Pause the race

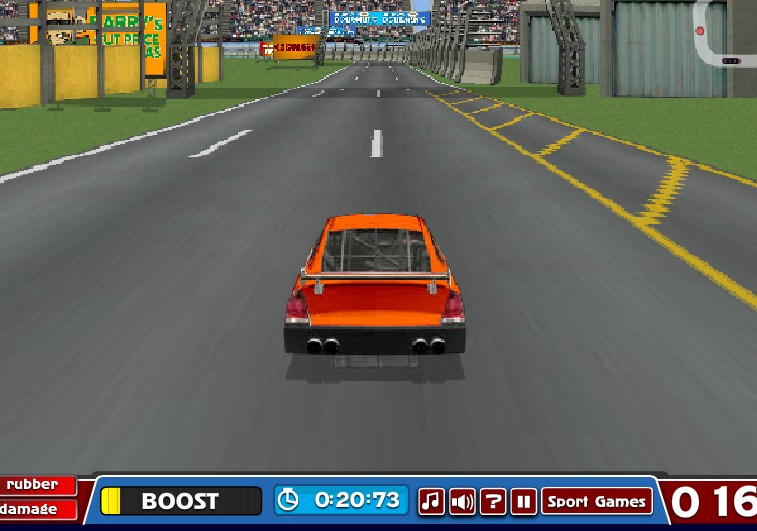pyautogui.click(x=524, y=501)
